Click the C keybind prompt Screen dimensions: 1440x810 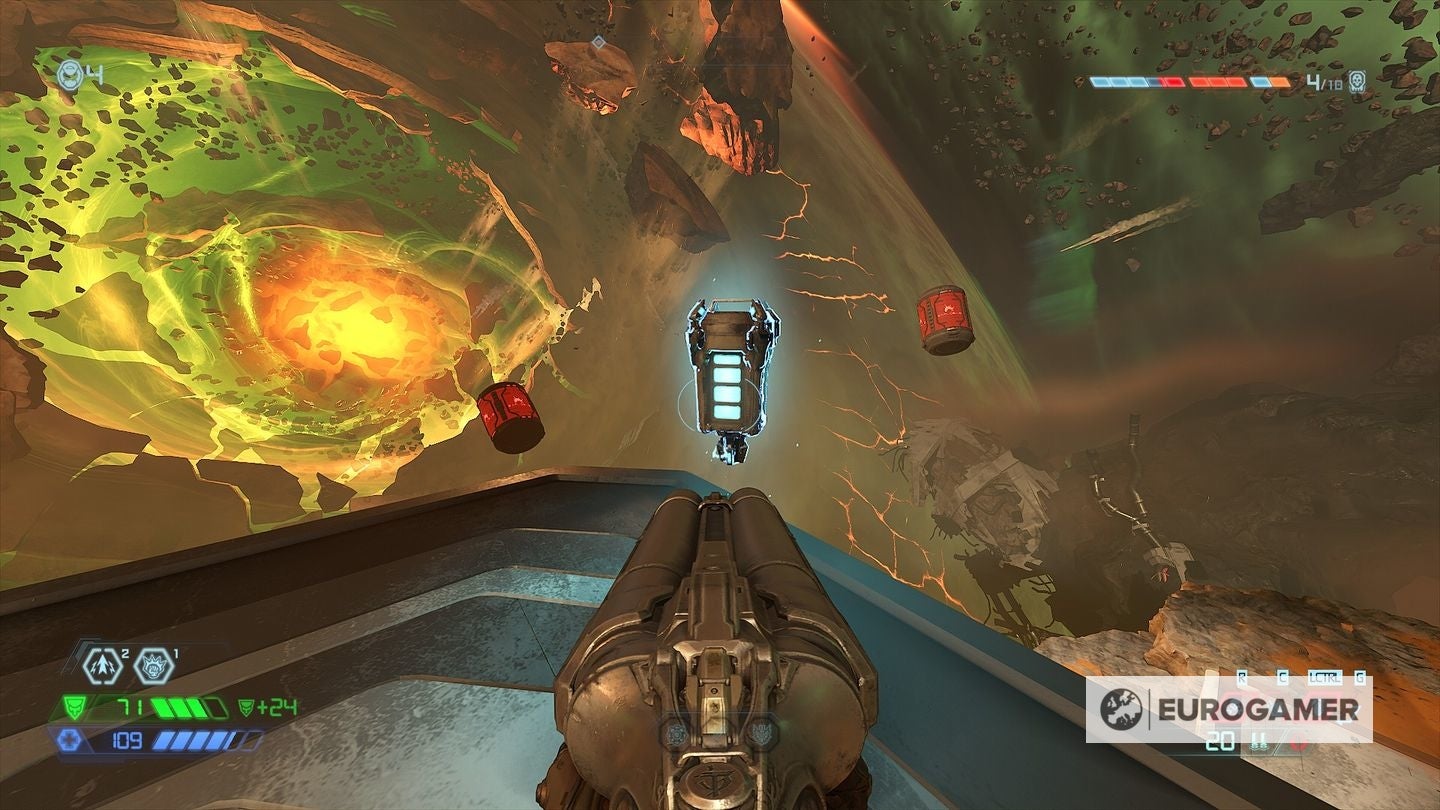click(1284, 676)
